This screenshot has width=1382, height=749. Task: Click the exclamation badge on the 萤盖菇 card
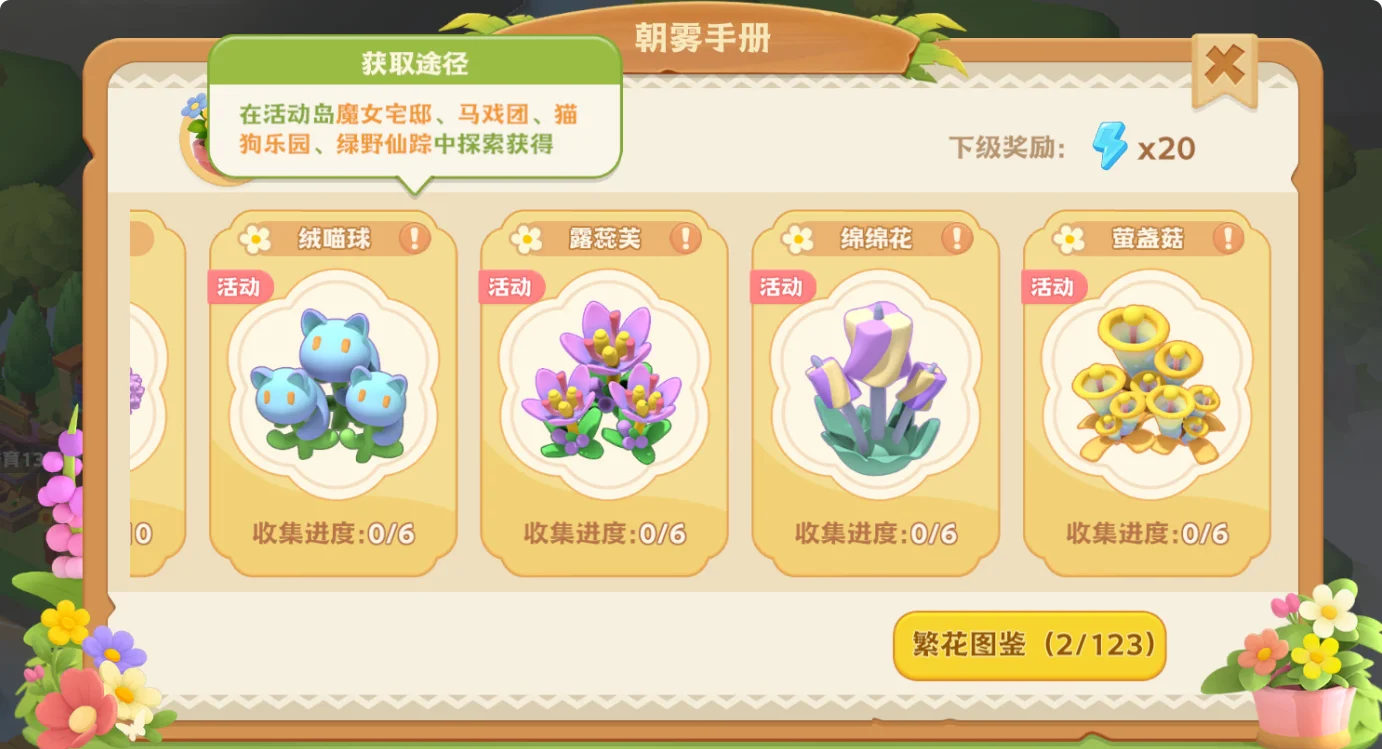pos(1229,238)
